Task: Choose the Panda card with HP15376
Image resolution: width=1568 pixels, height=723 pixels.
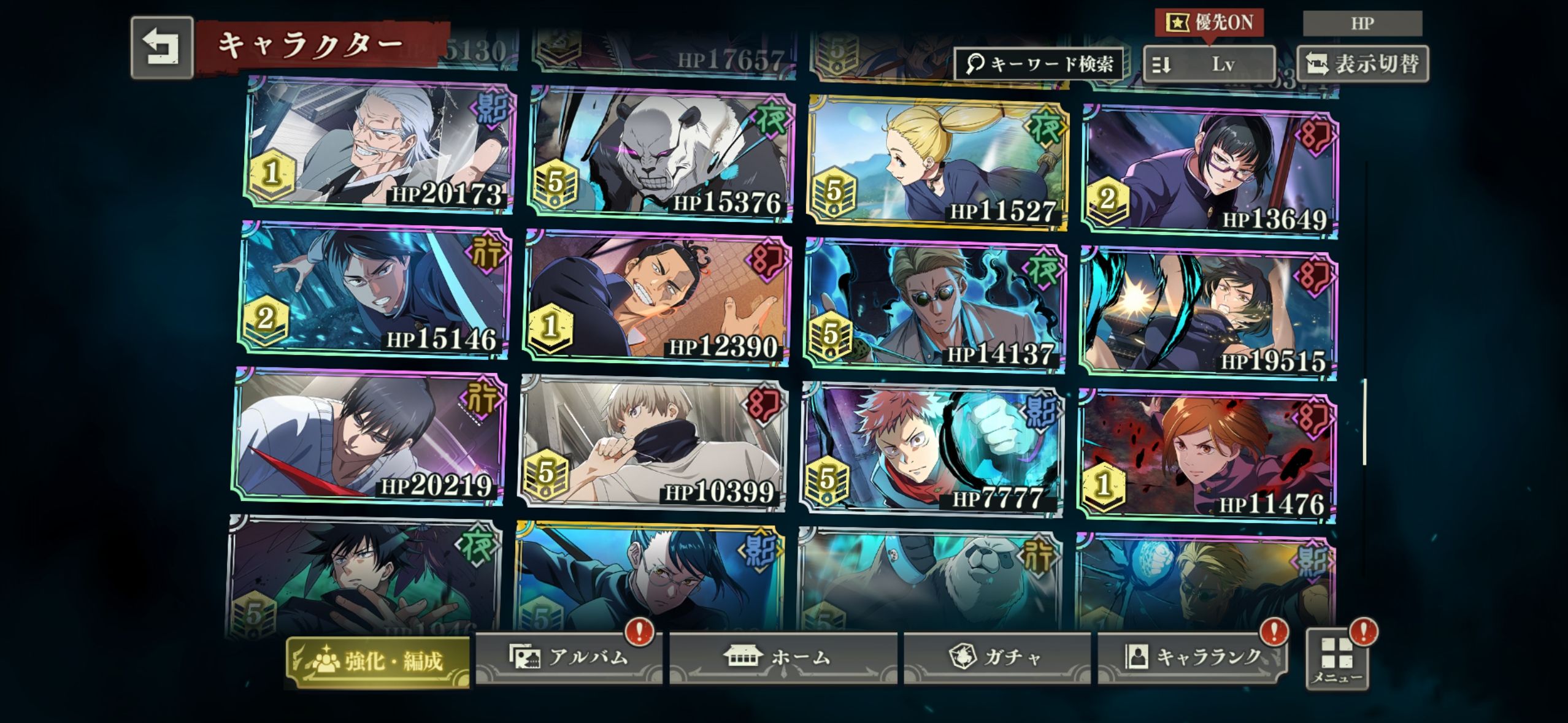Action: pos(661,155)
